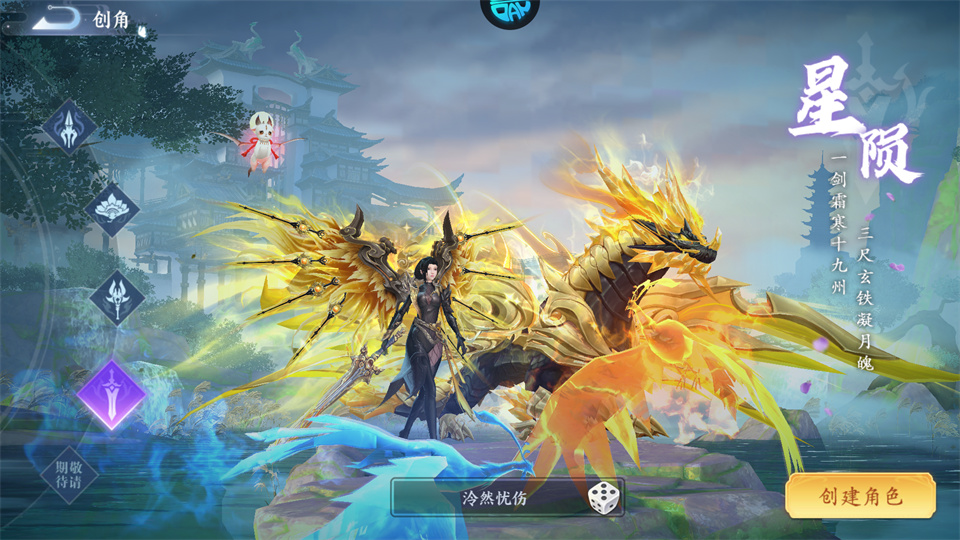This screenshot has width=960, height=540.
Task: Open the round blue overlay badge
Action: coord(509,10)
